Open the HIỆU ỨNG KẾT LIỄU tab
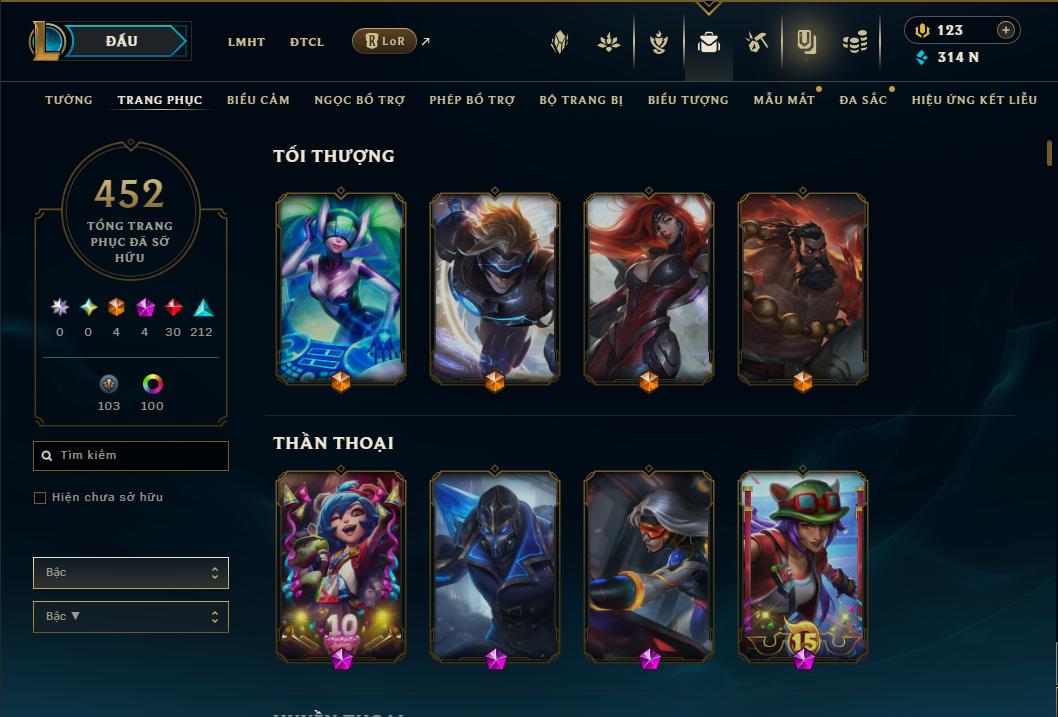This screenshot has width=1058, height=717. pyautogui.click(x=974, y=100)
